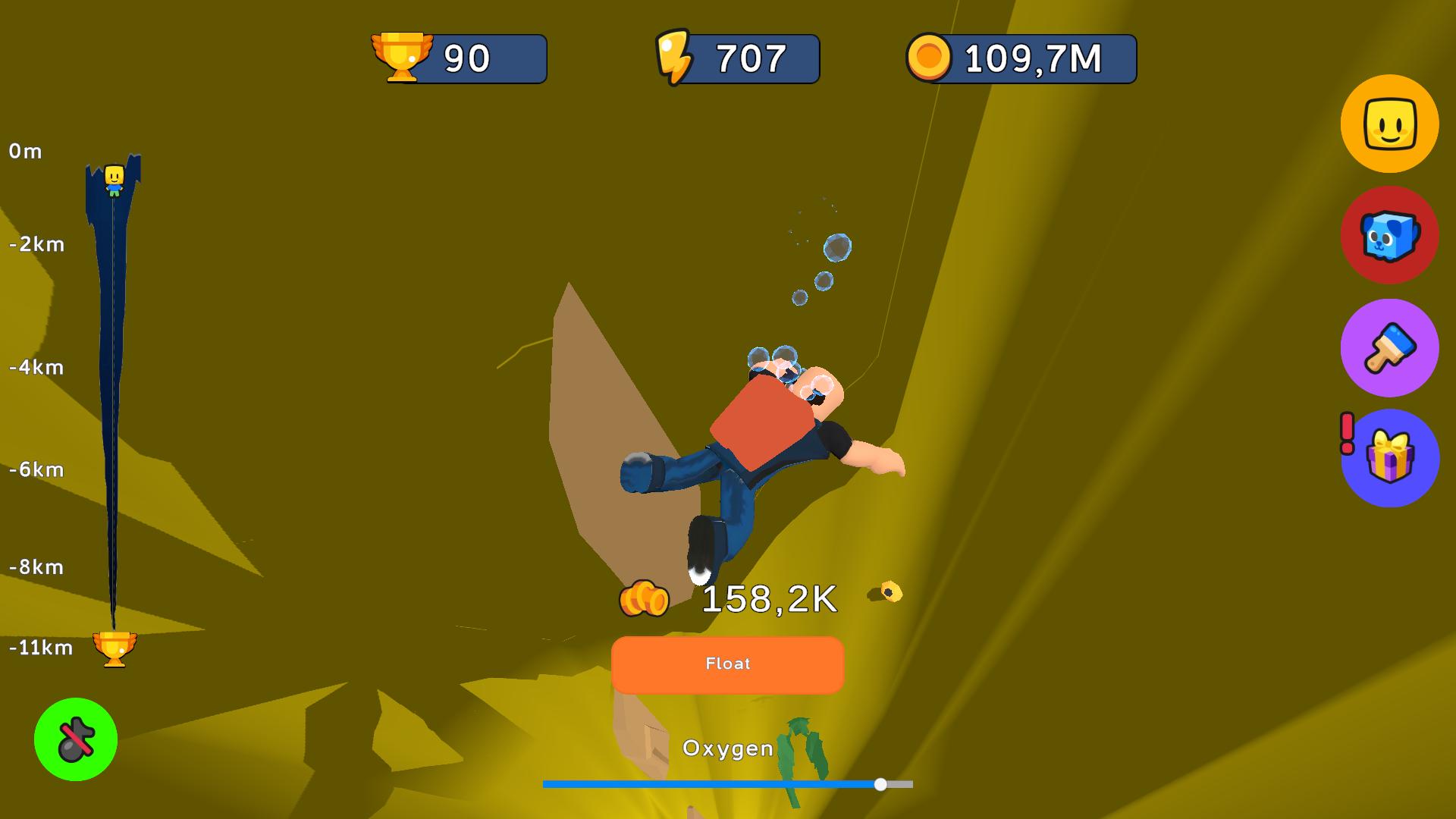Click the trophy icon next to 90
Screen dimensions: 1456x819
[403, 58]
